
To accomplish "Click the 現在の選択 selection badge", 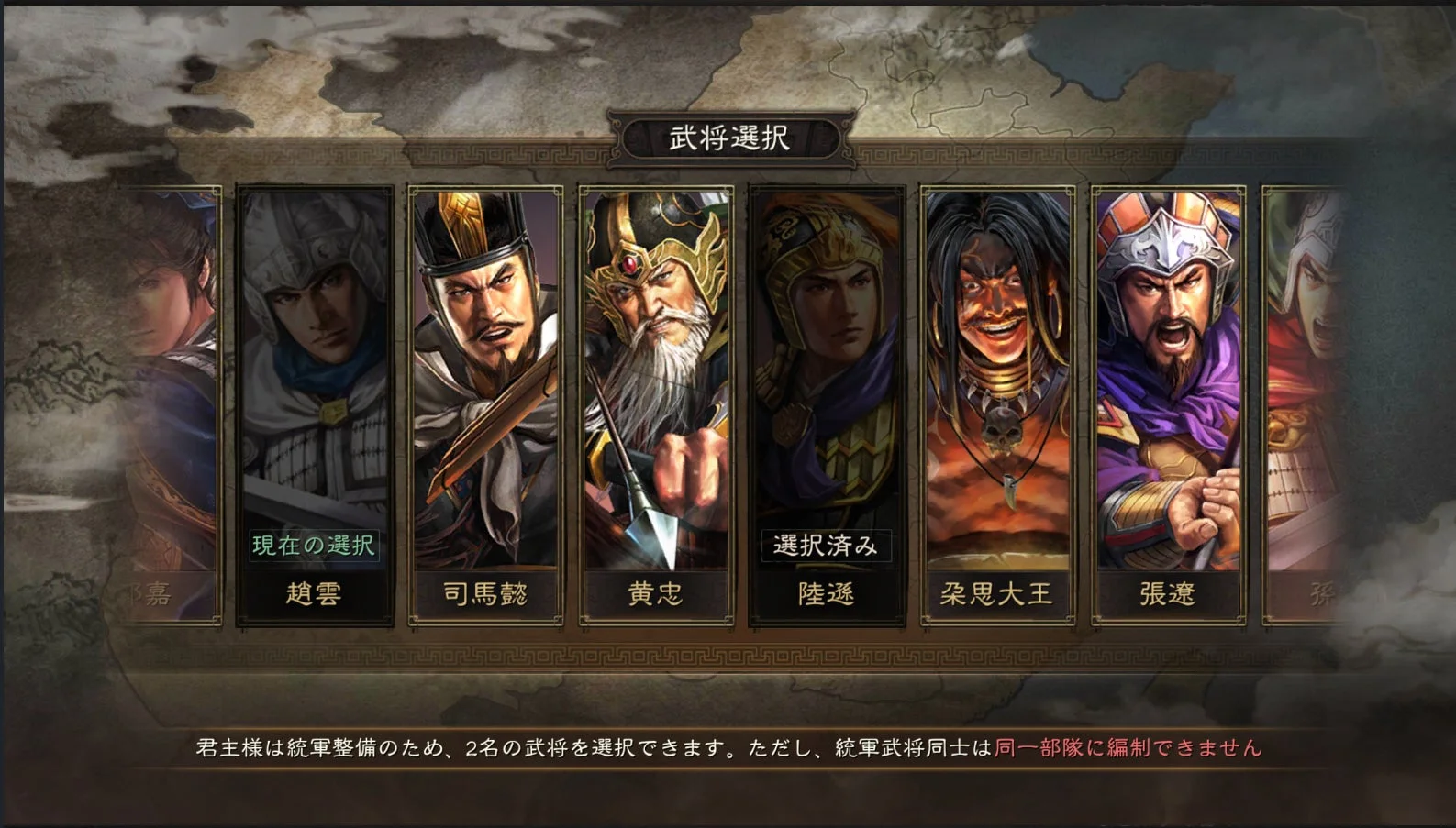I will click(317, 543).
